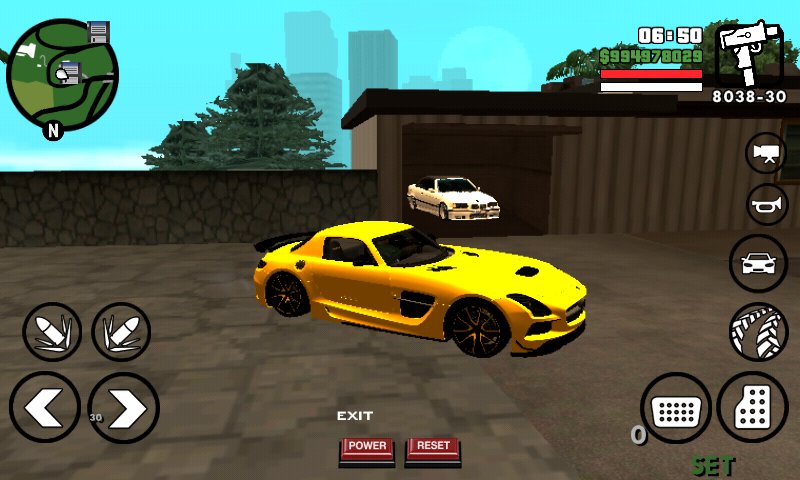Steer right with the right arrow
The height and width of the screenshot is (480, 800).
click(x=124, y=408)
